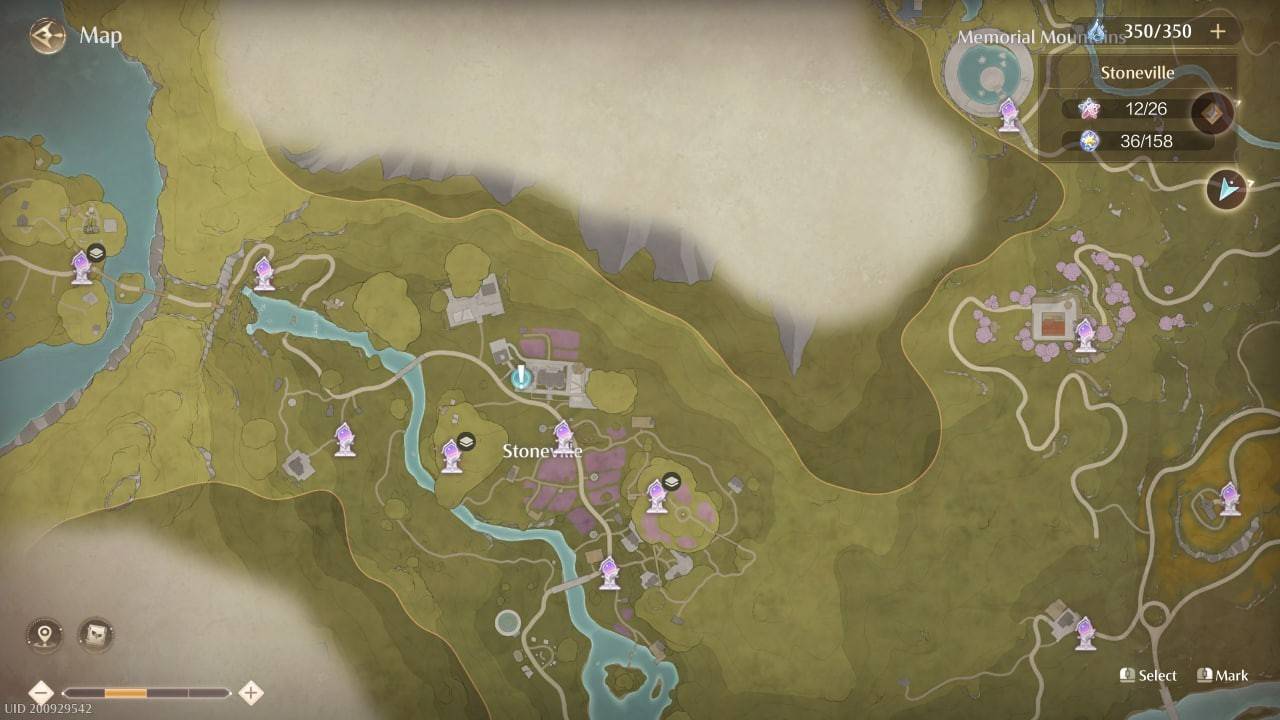This screenshot has width=1280, height=720.
Task: Click the Stoneville town name on the map
Action: tap(543, 451)
